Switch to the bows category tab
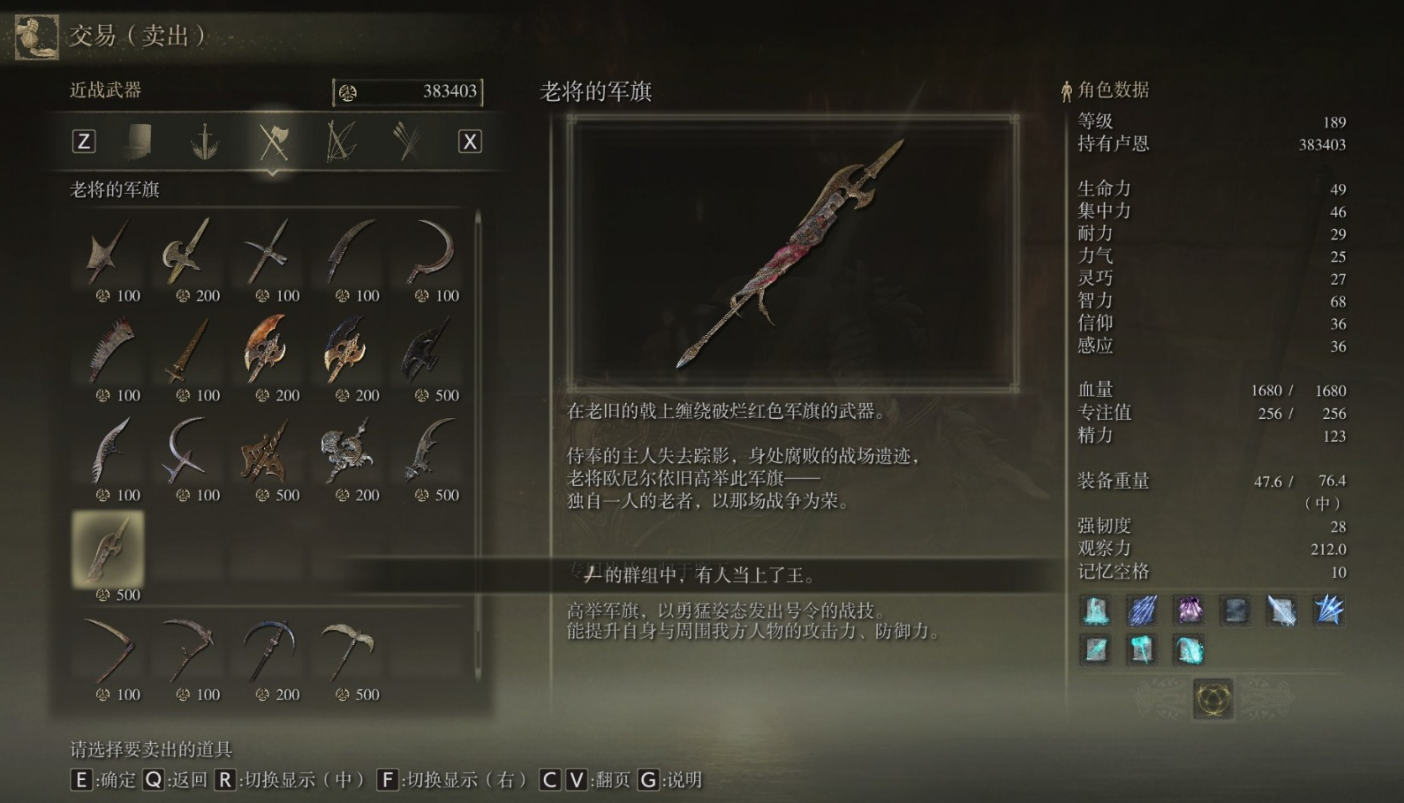The image size is (1404, 803). pyautogui.click(x=339, y=141)
